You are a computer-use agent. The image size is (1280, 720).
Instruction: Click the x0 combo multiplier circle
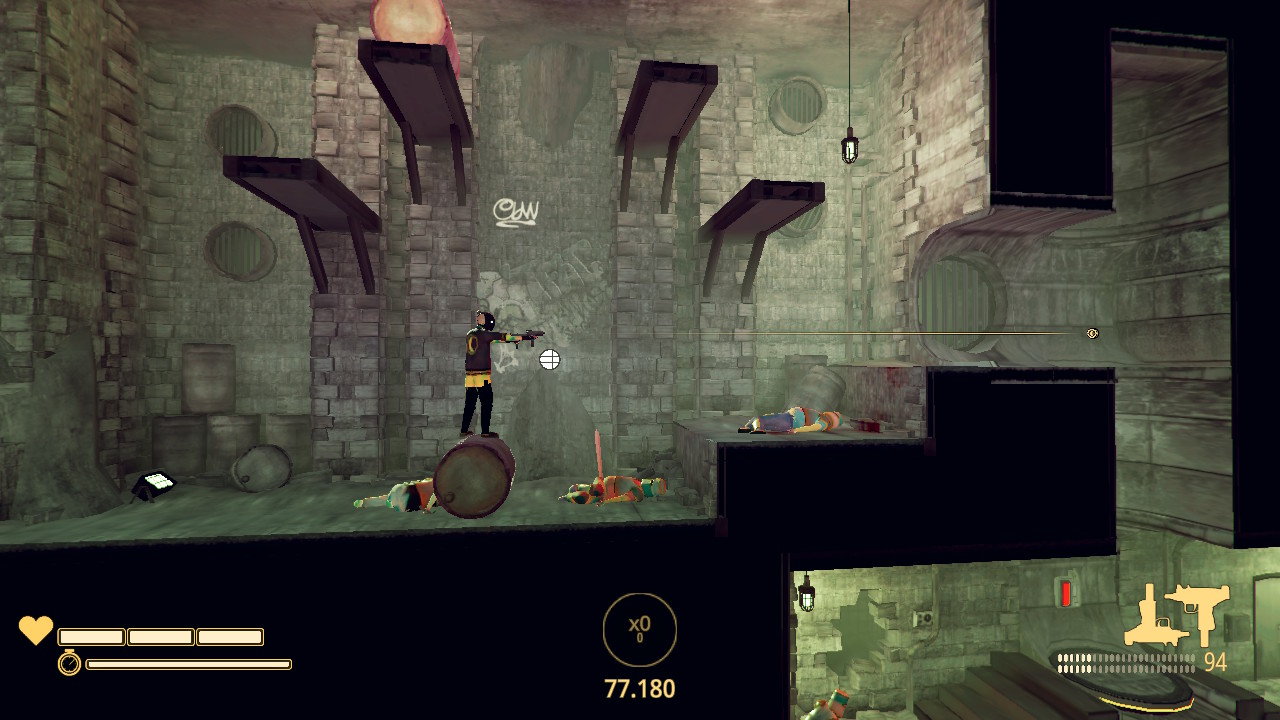tap(640, 629)
